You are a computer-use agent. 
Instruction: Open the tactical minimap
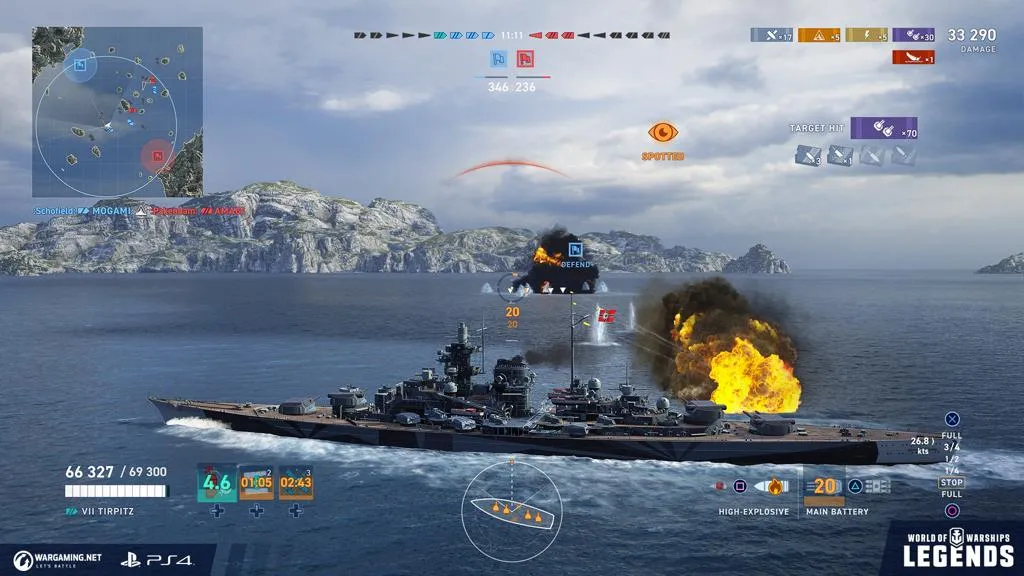click(117, 111)
